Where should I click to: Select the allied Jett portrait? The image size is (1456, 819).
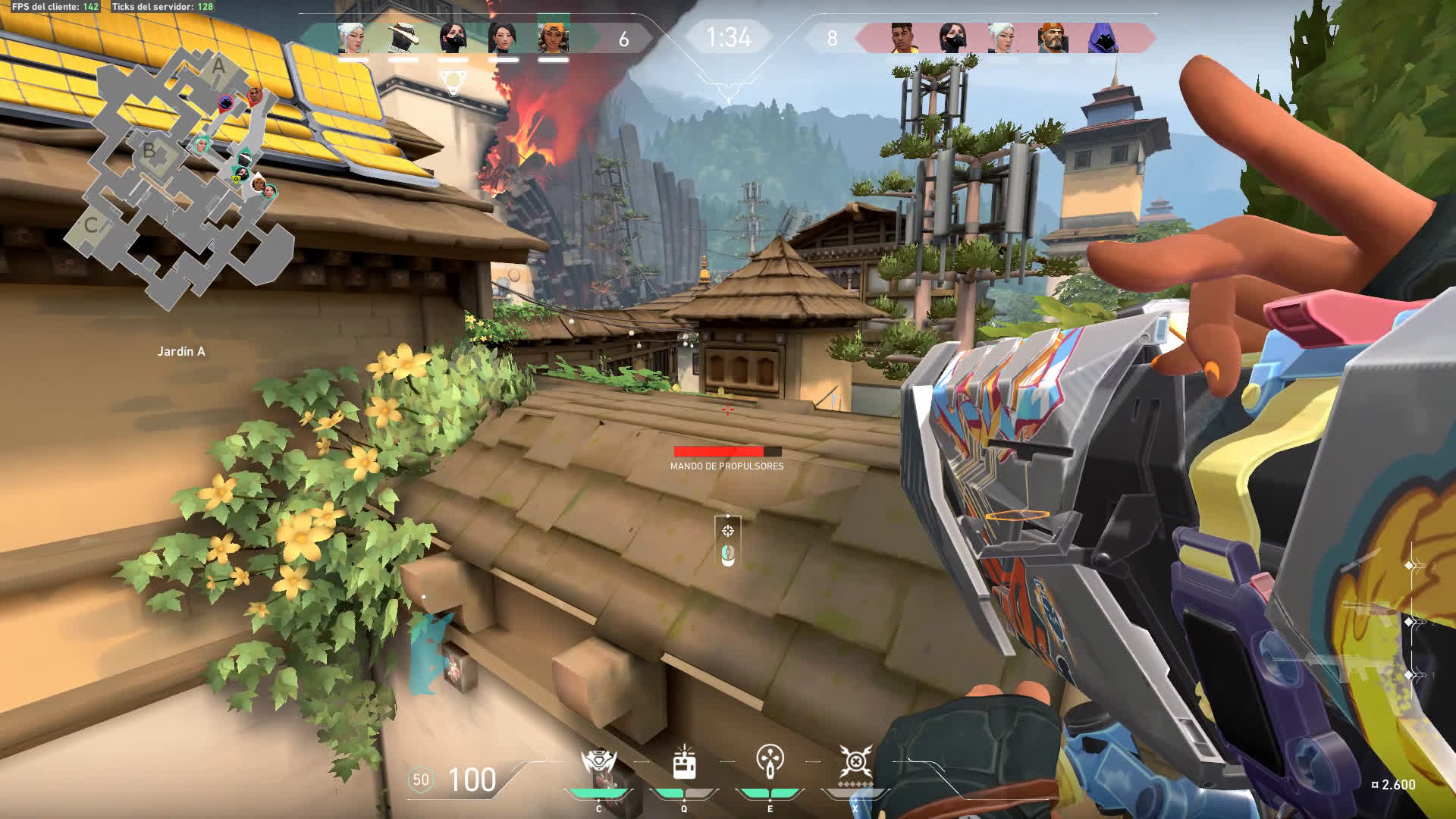tap(353, 37)
